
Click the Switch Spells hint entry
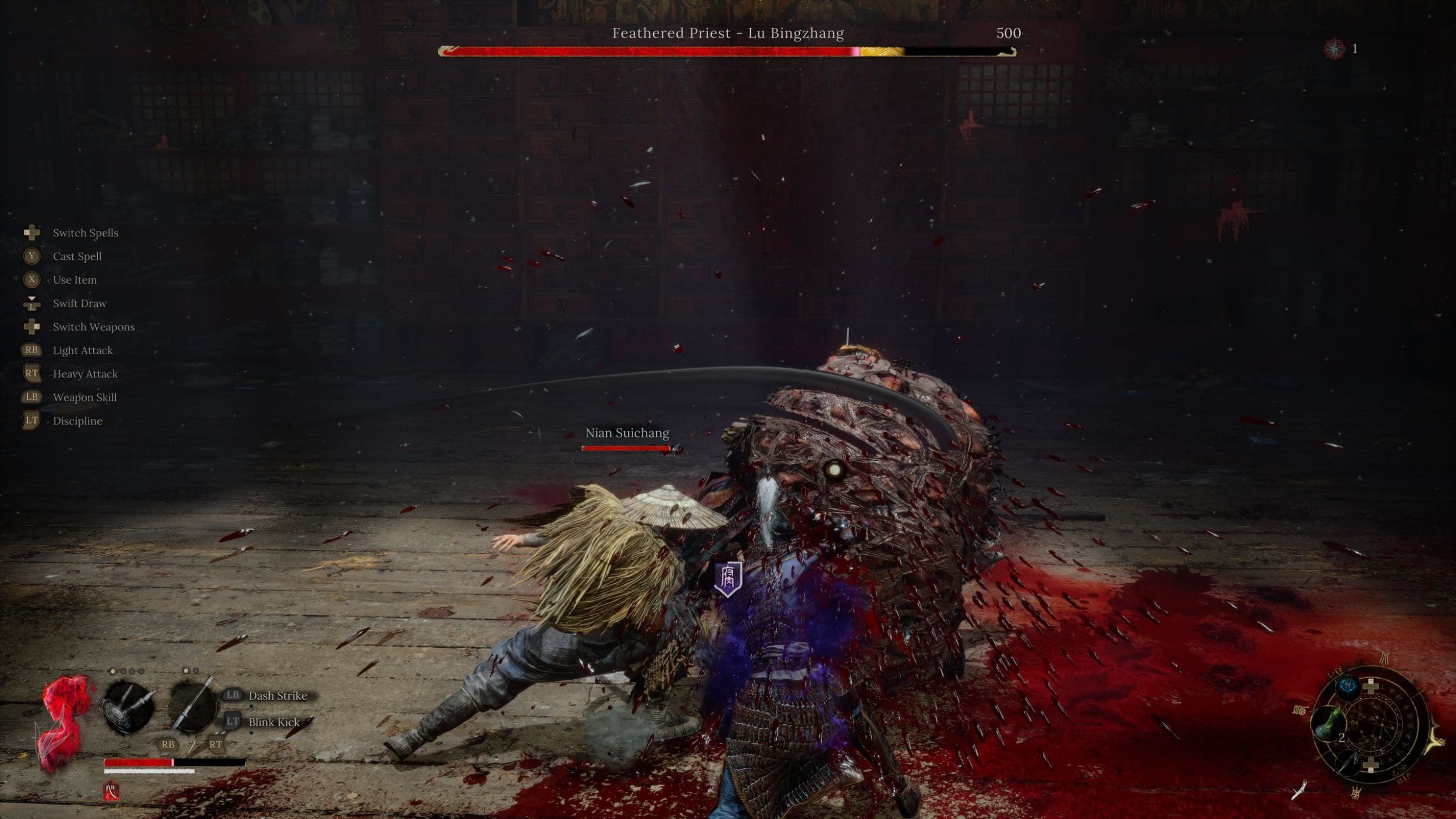coord(85,233)
